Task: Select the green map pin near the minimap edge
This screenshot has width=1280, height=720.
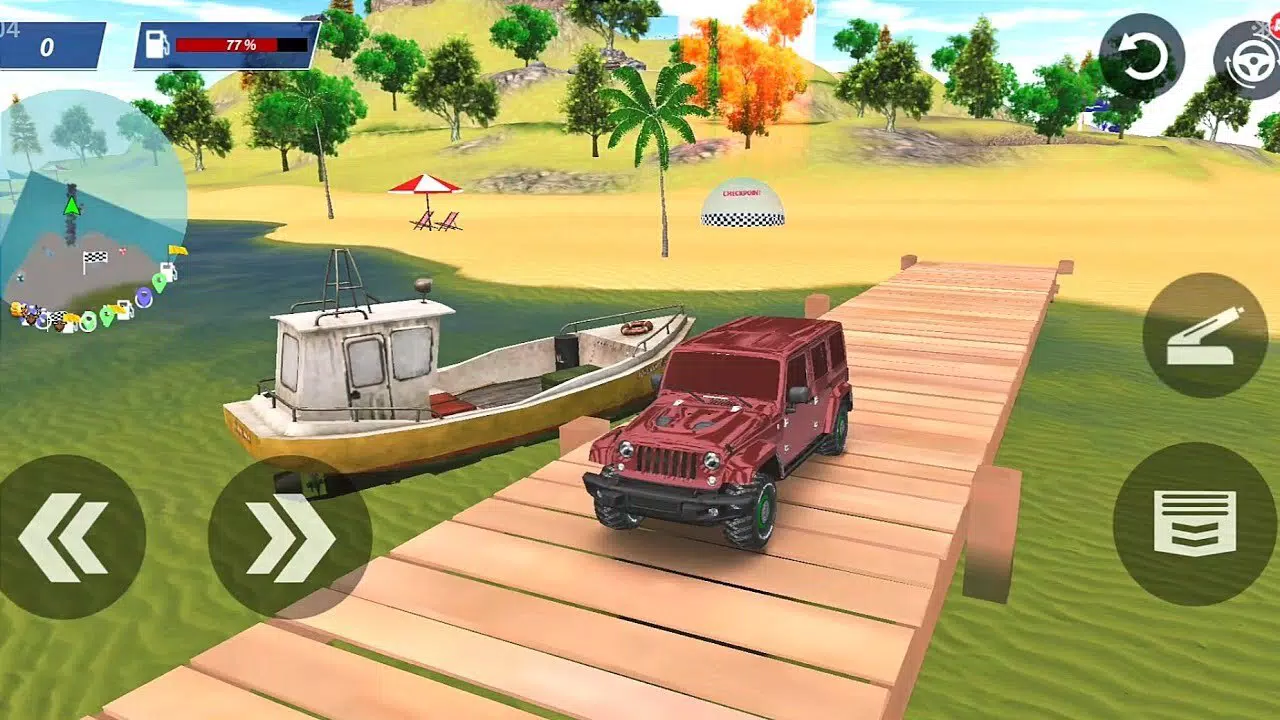Action: 159,283
